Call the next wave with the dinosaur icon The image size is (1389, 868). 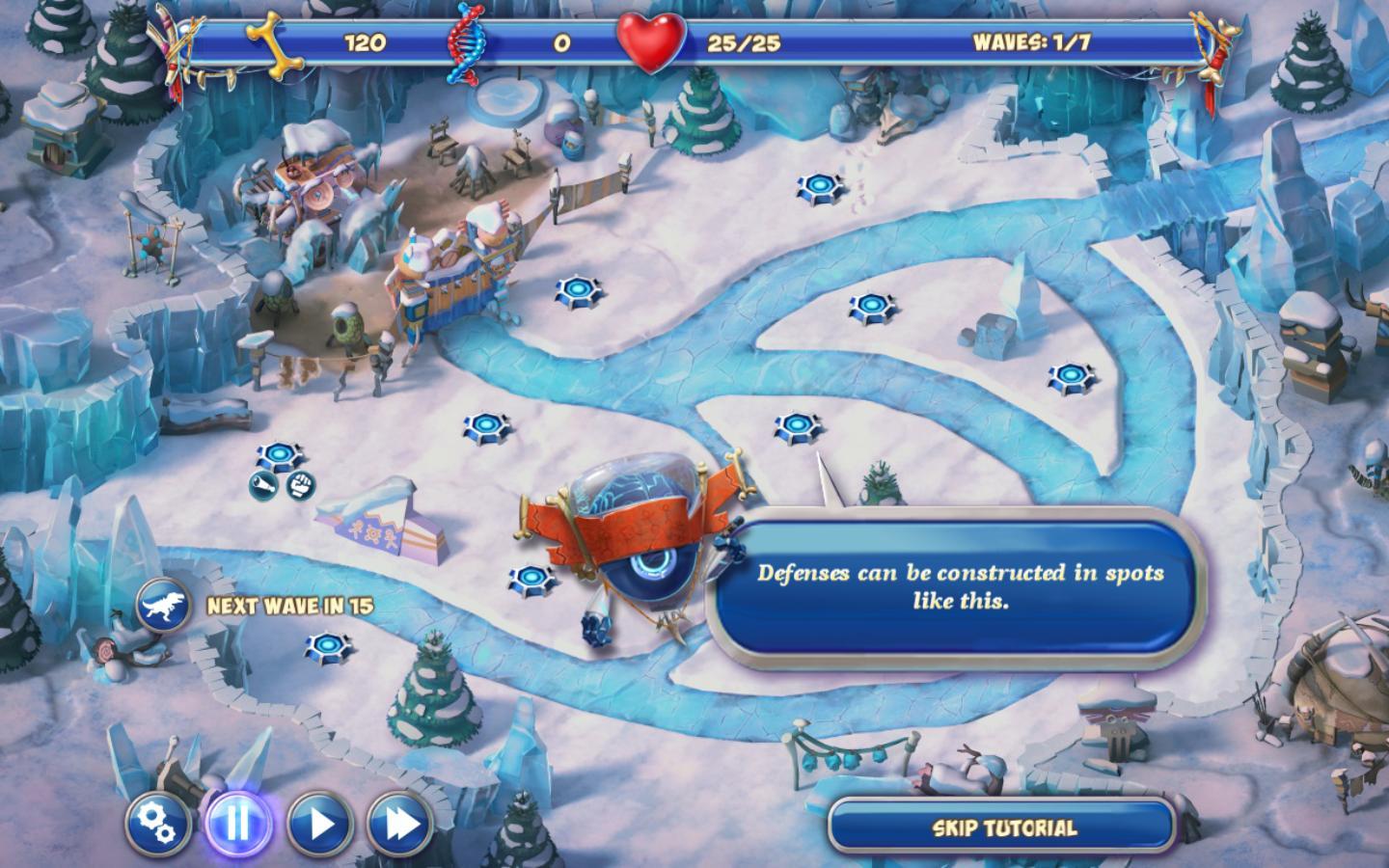(x=161, y=606)
